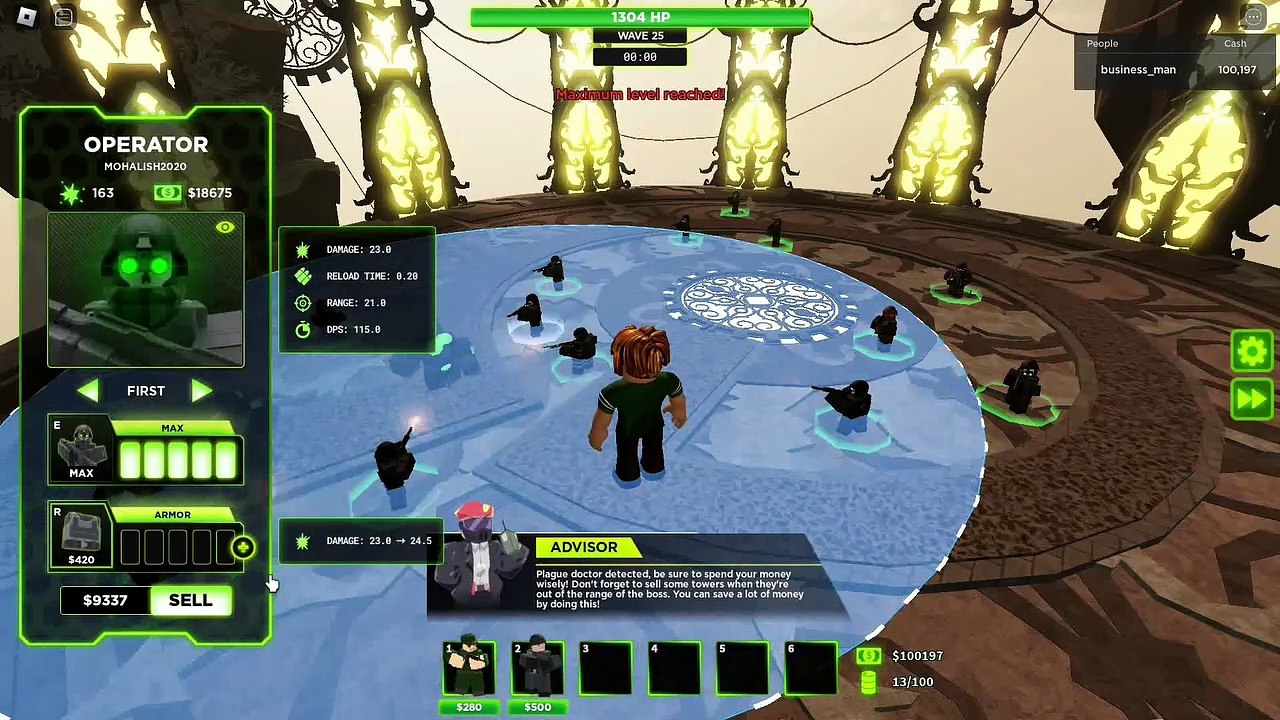The width and height of the screenshot is (1280, 720).
Task: Select the $280 tower in slot 1
Action: (x=469, y=669)
